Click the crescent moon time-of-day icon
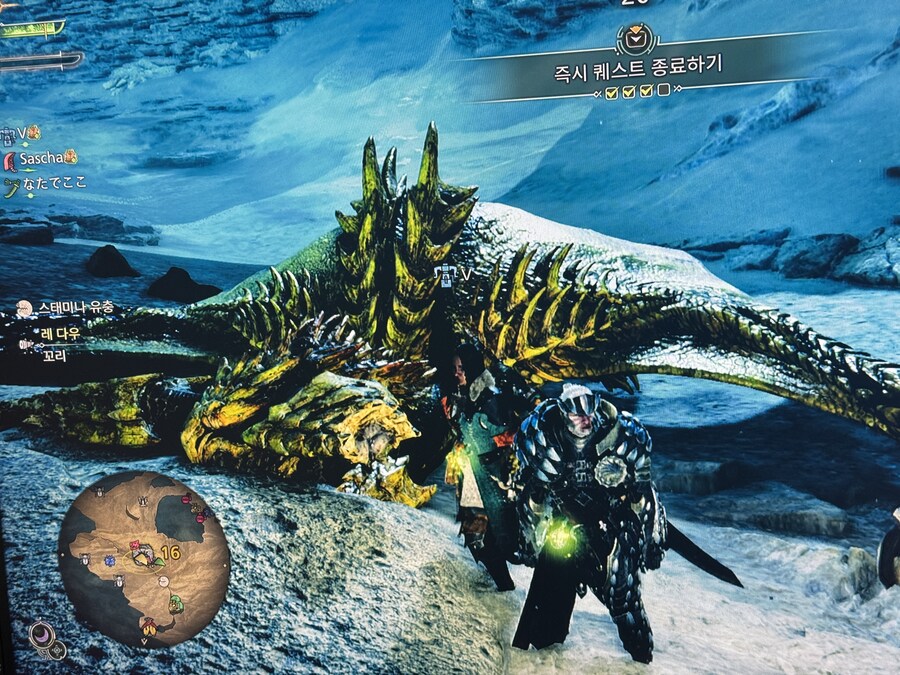Image resolution: width=900 pixels, height=675 pixels. point(42,634)
